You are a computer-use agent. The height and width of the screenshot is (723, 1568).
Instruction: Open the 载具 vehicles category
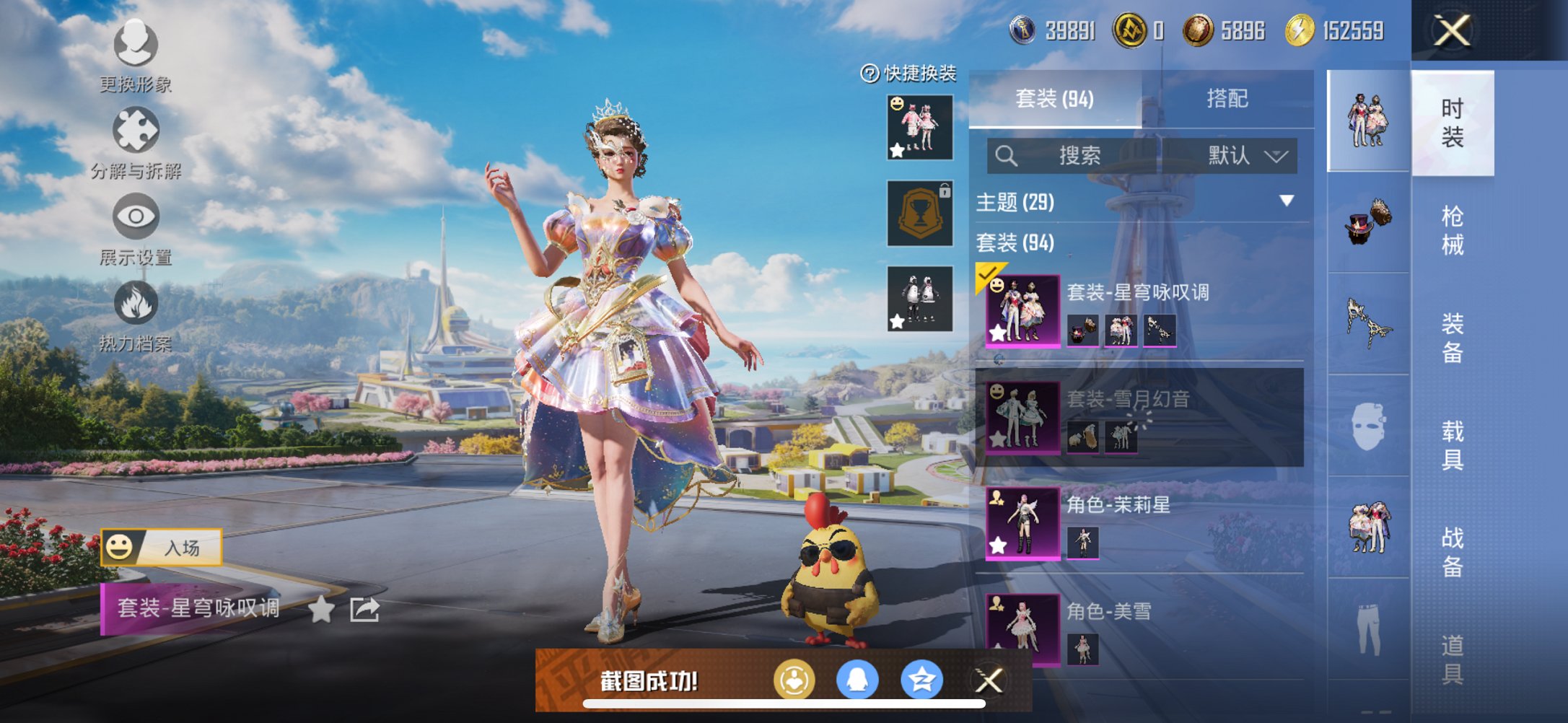1452,445
